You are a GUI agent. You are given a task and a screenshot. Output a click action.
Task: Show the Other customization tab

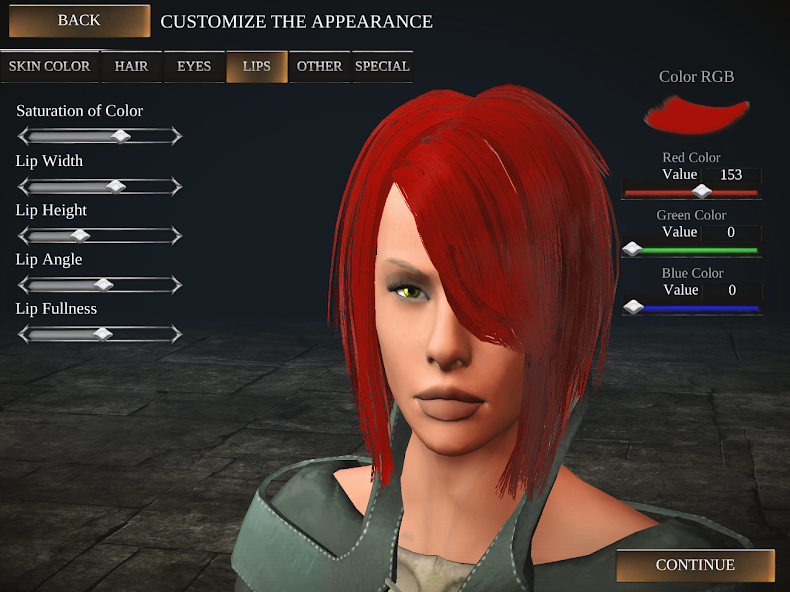tap(320, 67)
